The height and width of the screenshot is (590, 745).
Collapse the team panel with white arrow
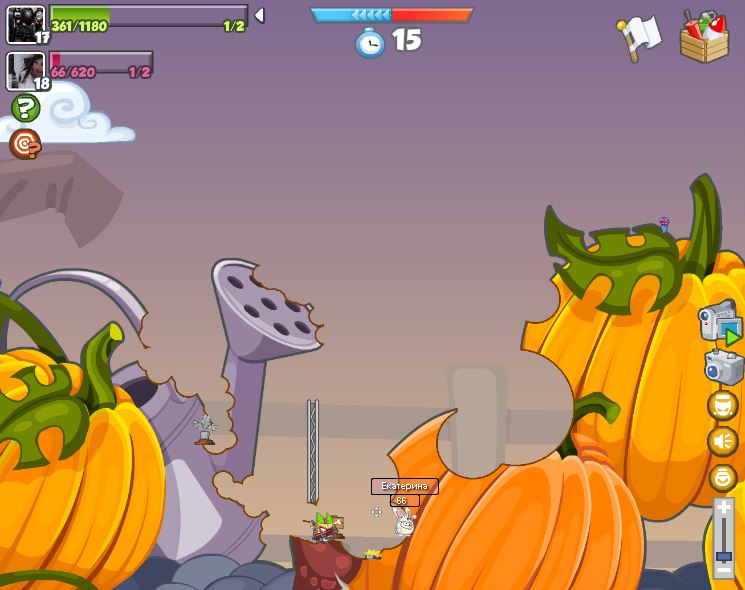point(259,16)
